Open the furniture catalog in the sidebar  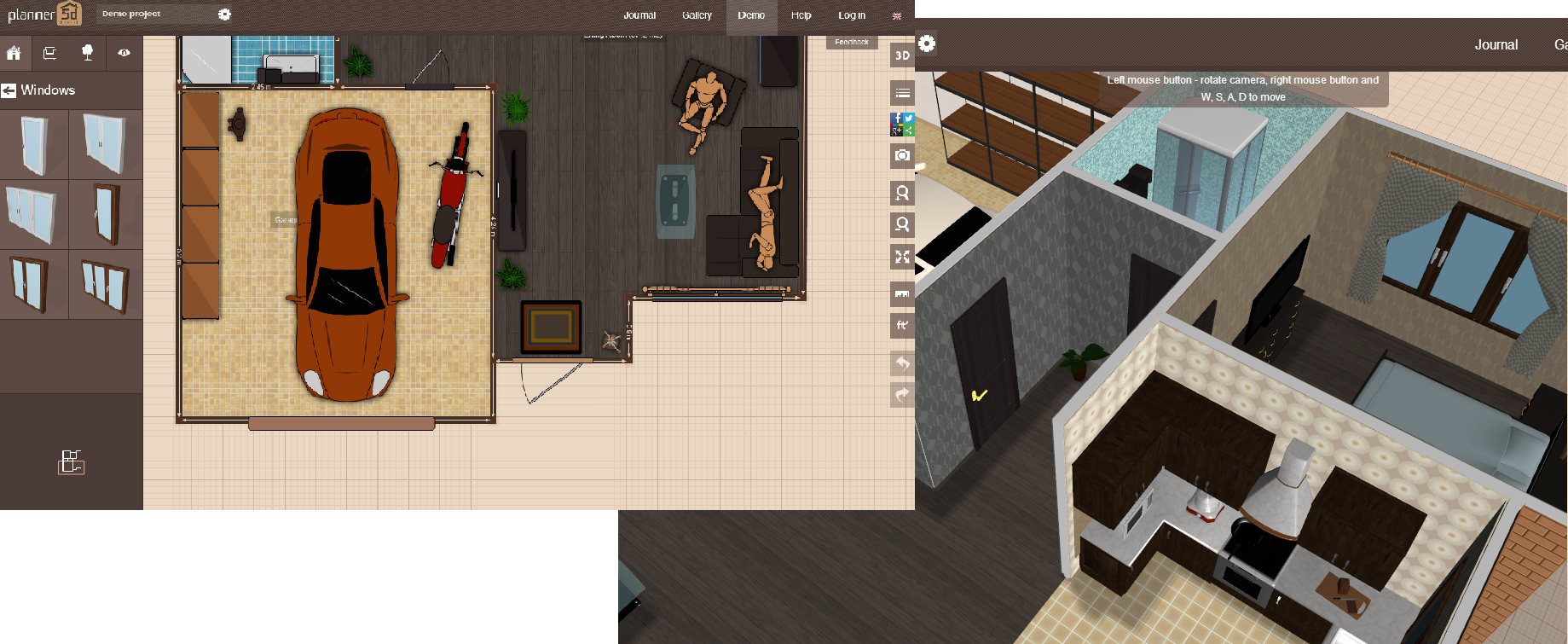(x=49, y=53)
